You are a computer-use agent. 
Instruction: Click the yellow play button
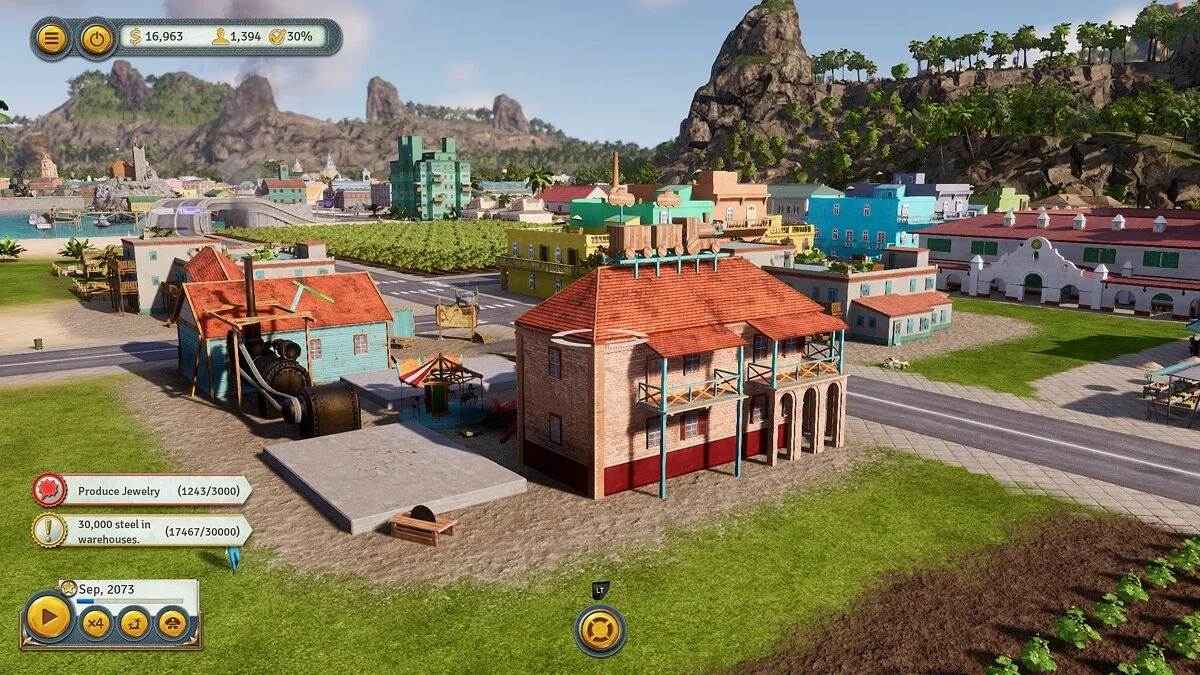[48, 618]
